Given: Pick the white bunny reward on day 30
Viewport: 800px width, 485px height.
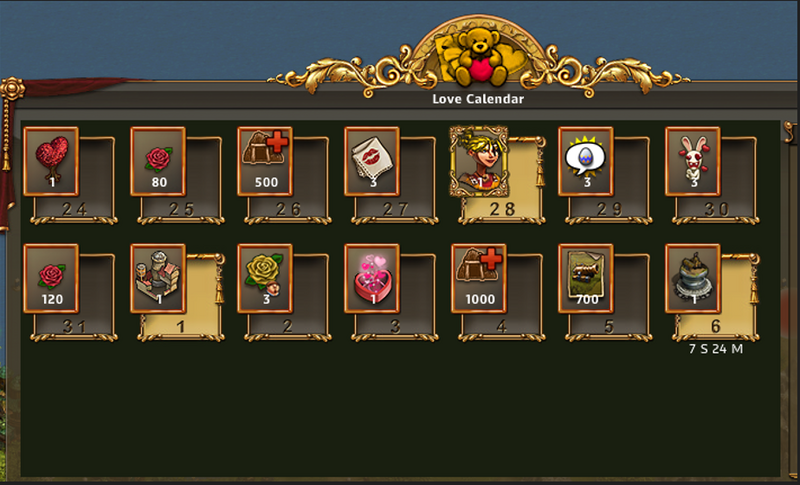Looking at the screenshot, I should point(692,160).
